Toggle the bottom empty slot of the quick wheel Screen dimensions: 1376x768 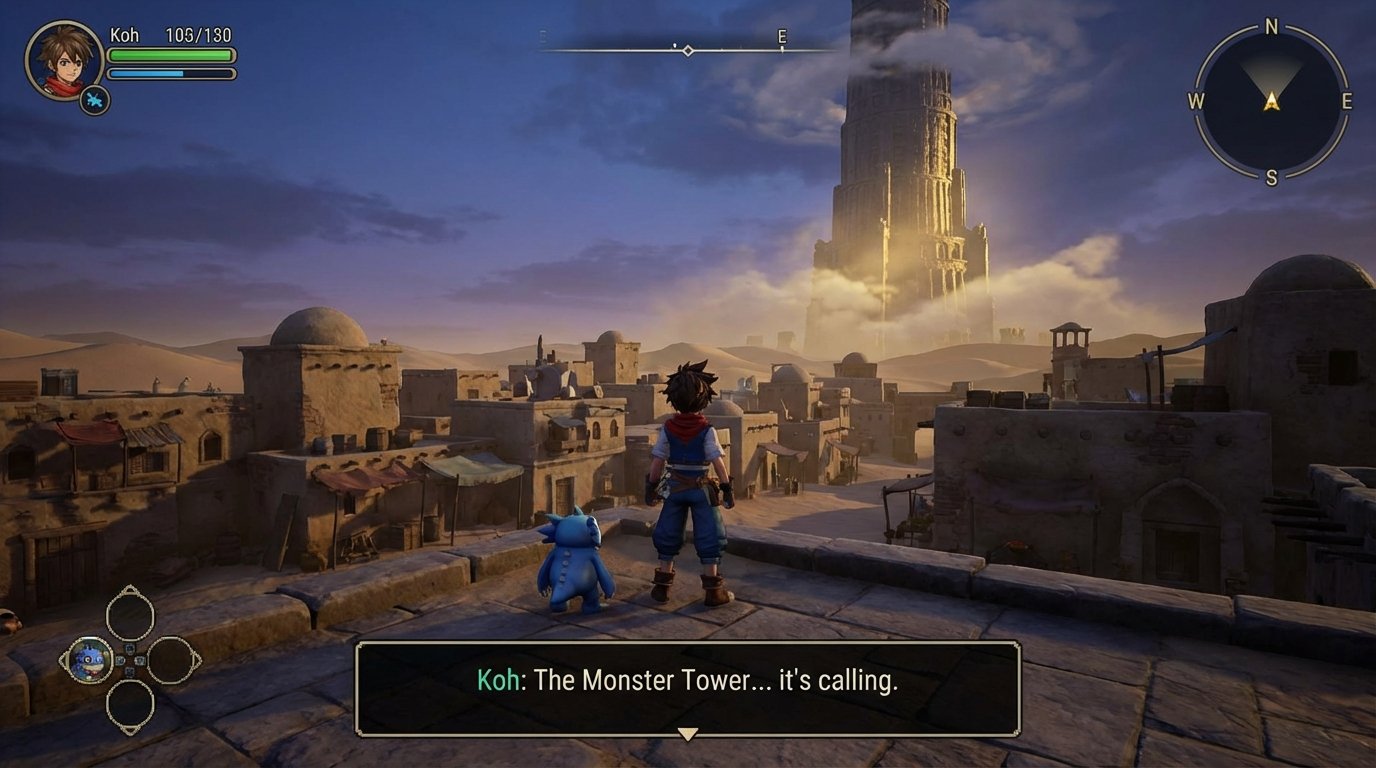tap(130, 703)
